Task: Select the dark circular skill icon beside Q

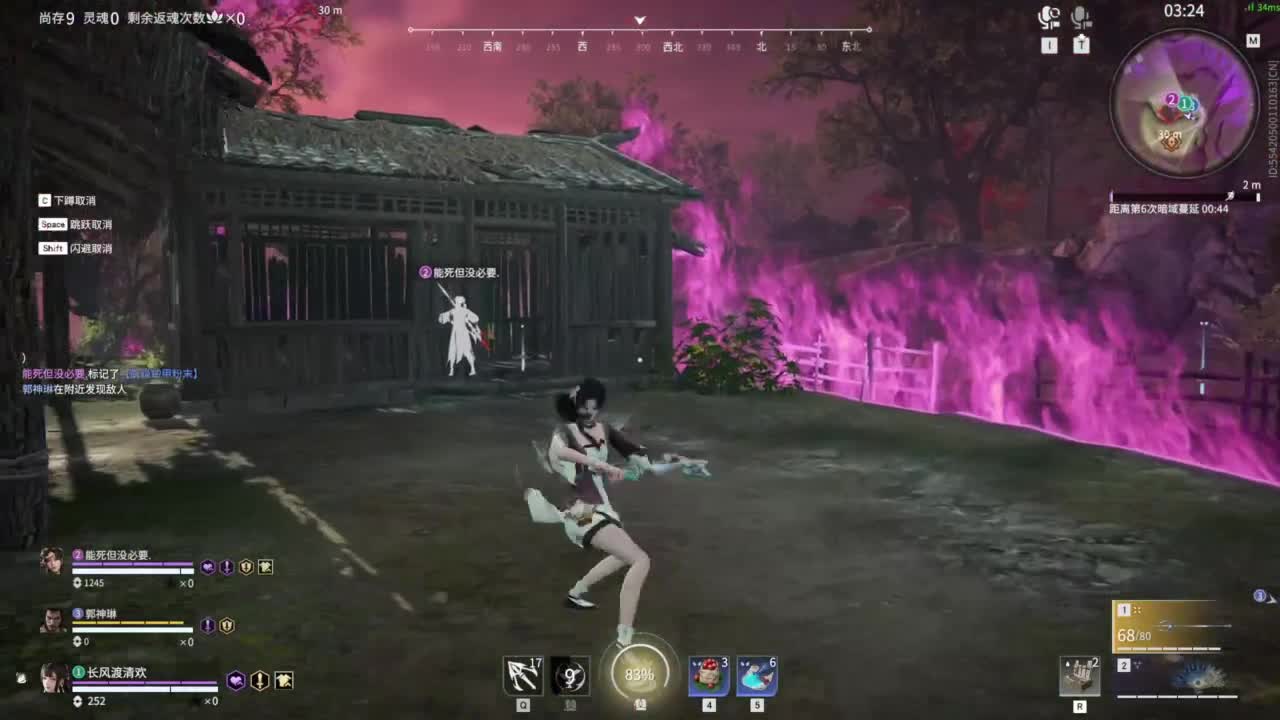Action: [568, 675]
